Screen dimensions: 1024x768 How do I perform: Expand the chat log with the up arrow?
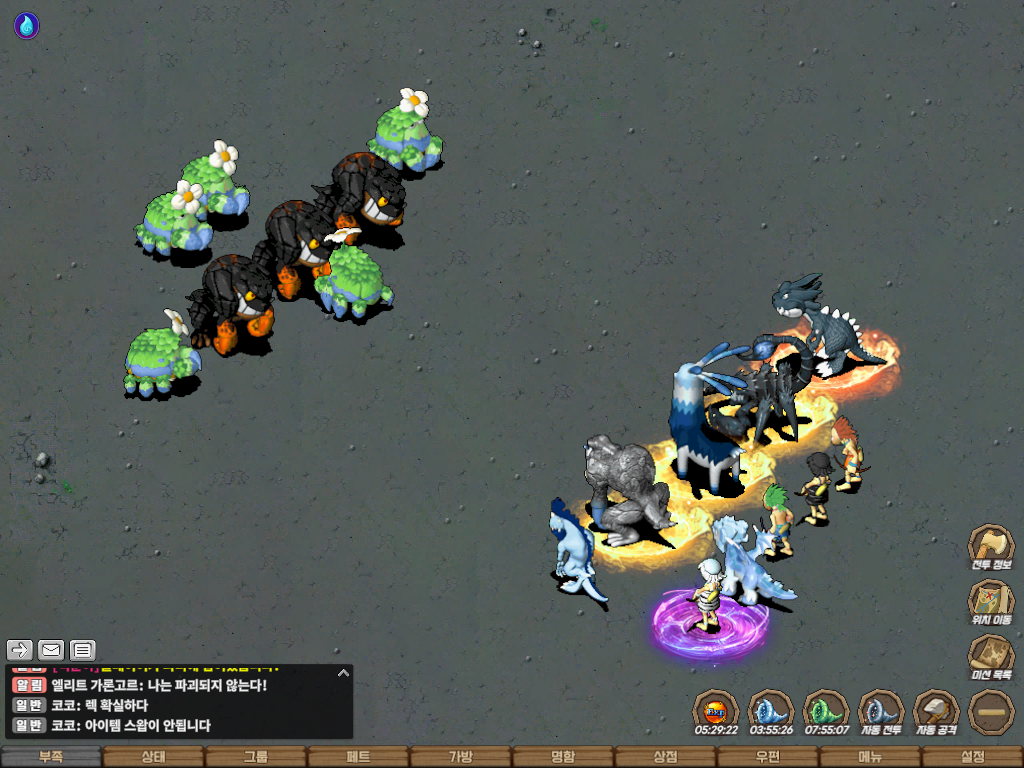coord(342,673)
